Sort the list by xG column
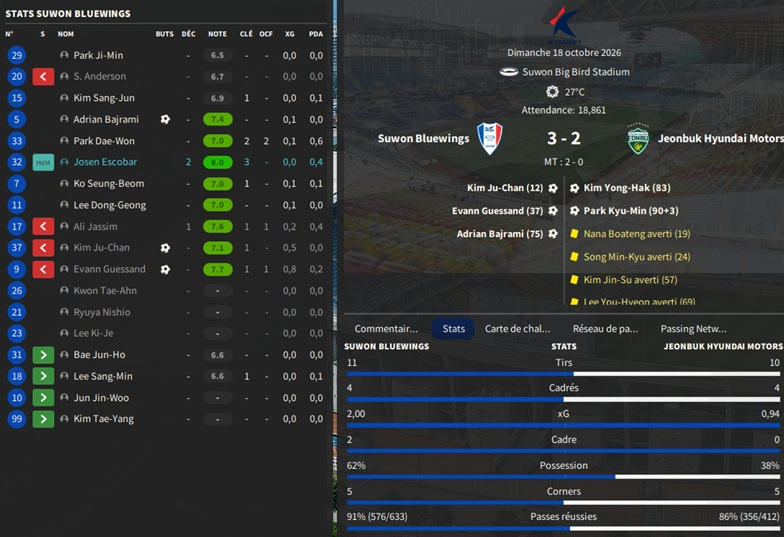784x537 pixels. point(289,34)
